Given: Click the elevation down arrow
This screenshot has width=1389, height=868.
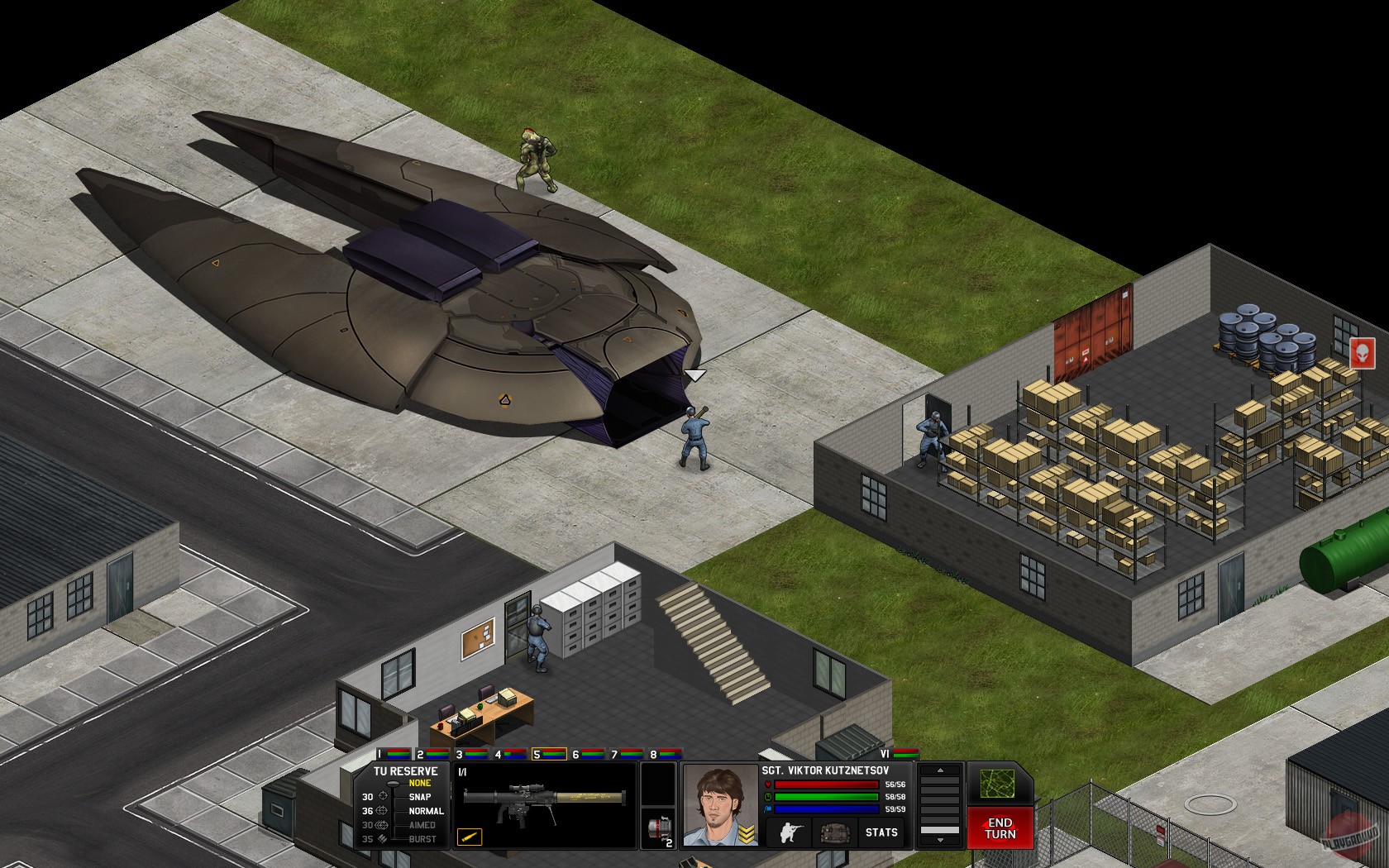Looking at the screenshot, I should point(939,840).
